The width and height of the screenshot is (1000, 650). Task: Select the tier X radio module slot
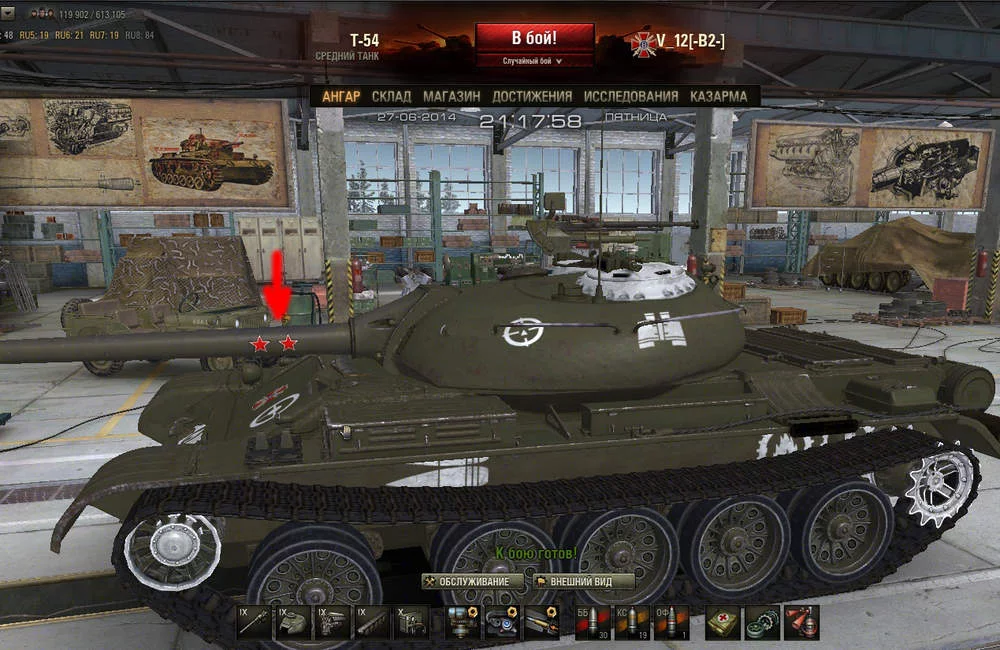410,621
